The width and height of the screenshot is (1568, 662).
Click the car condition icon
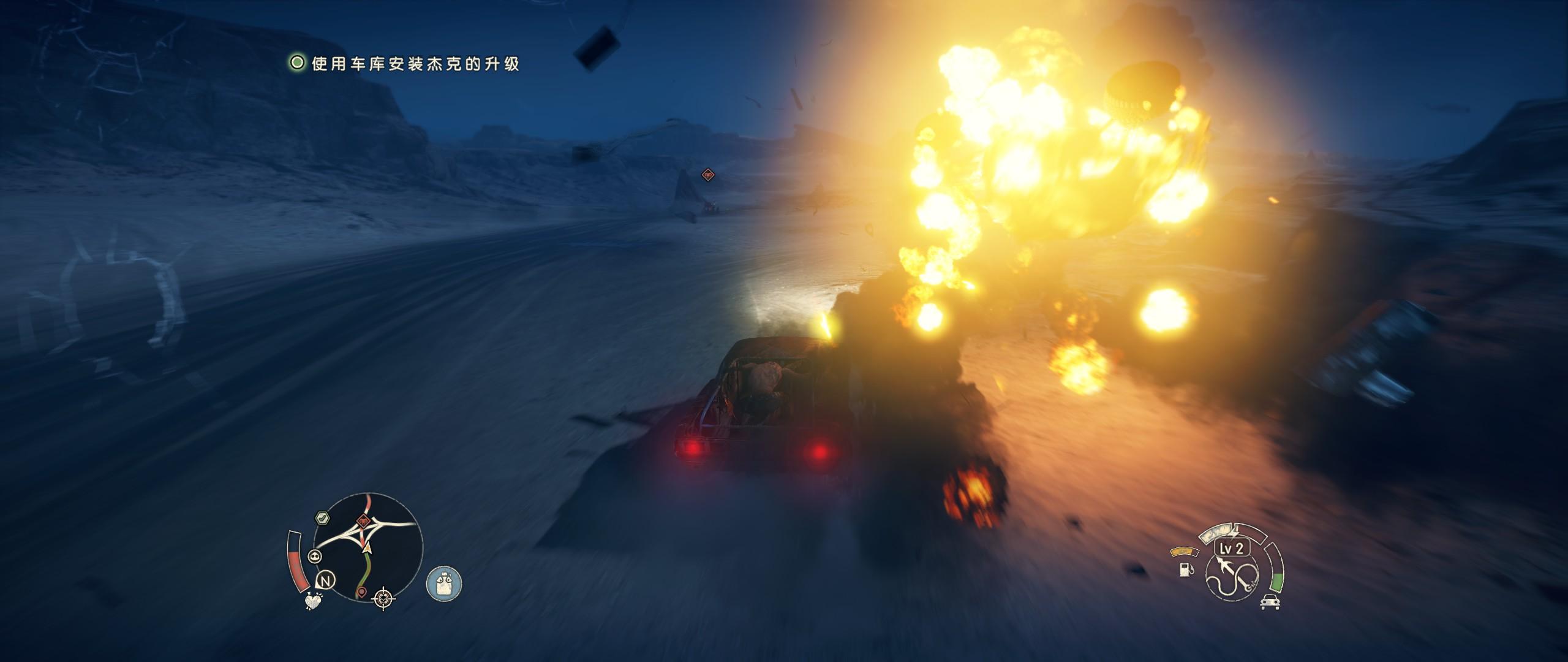pyautogui.click(x=1268, y=601)
